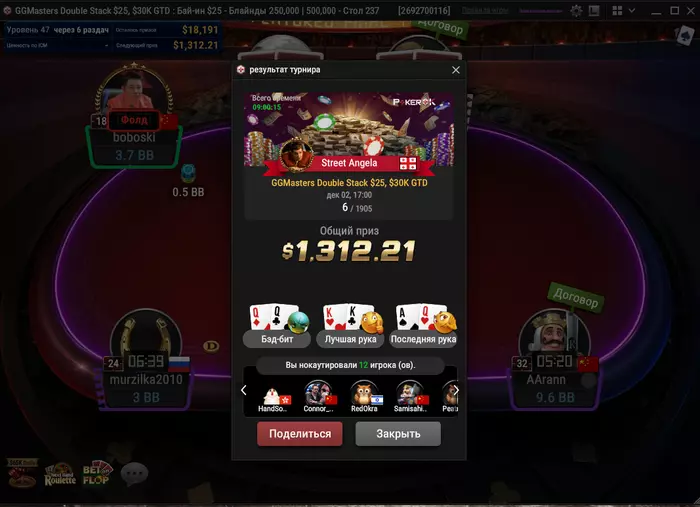Choose the grey Закрыть button
Screen dimensions: 700x507
397,434
